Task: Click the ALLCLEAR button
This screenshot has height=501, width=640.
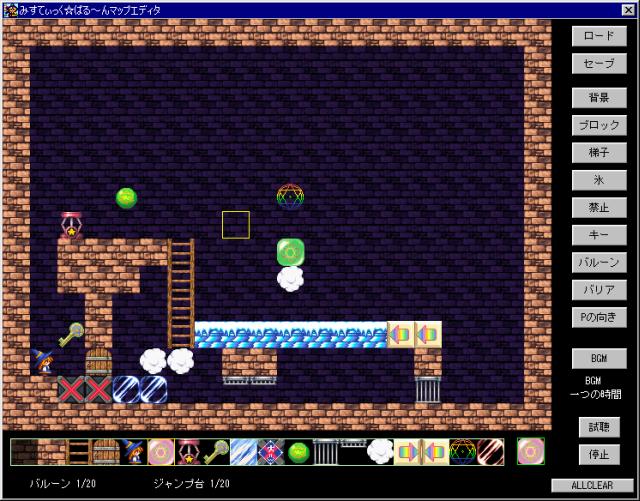Action: [592, 485]
